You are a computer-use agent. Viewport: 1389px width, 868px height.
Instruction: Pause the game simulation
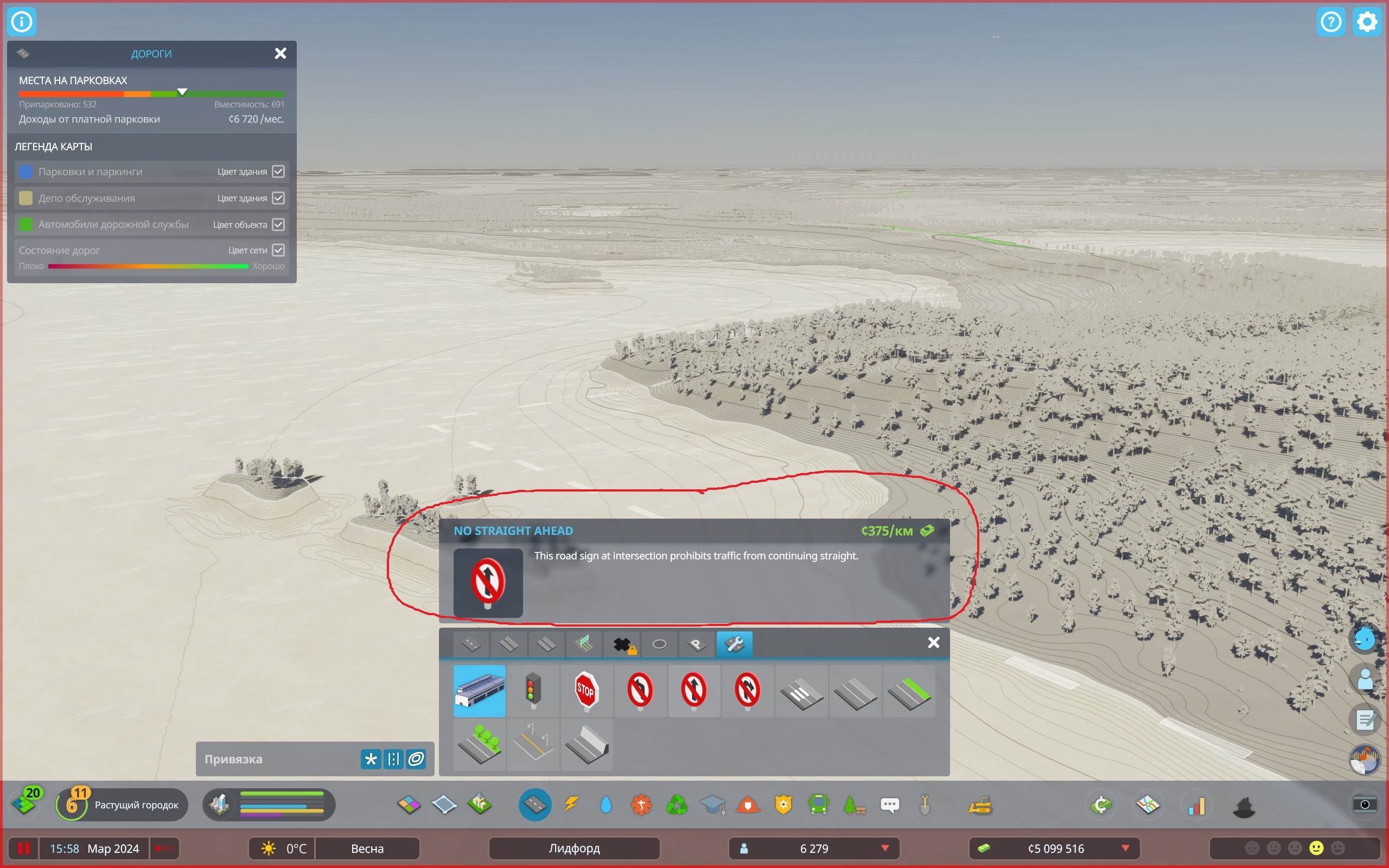(24, 848)
